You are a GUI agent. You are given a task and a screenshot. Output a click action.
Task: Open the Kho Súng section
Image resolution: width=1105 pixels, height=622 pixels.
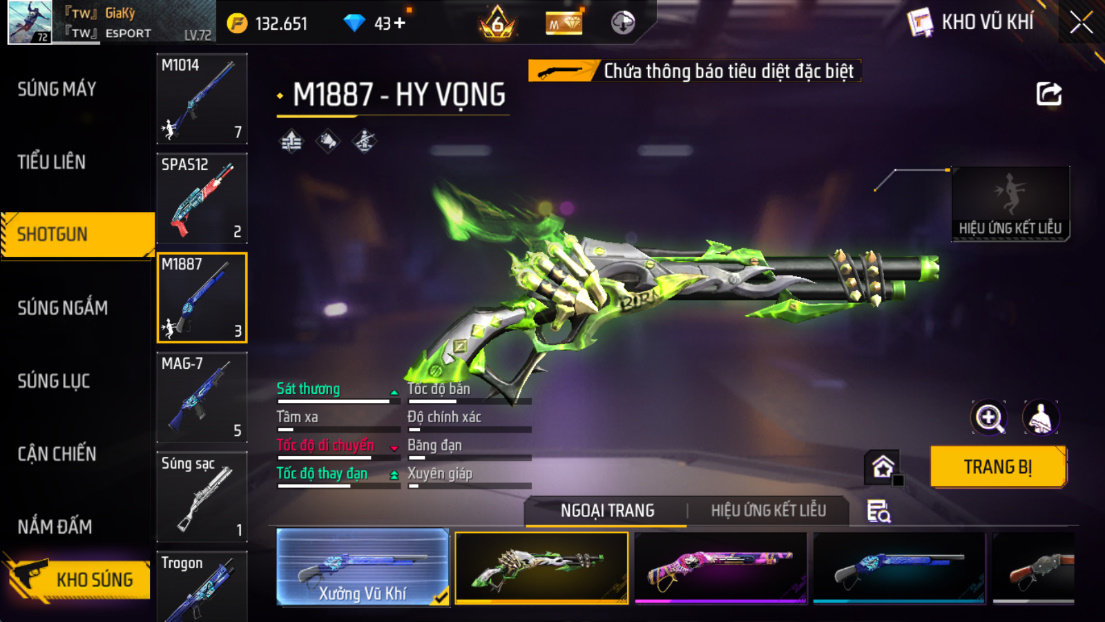80,579
